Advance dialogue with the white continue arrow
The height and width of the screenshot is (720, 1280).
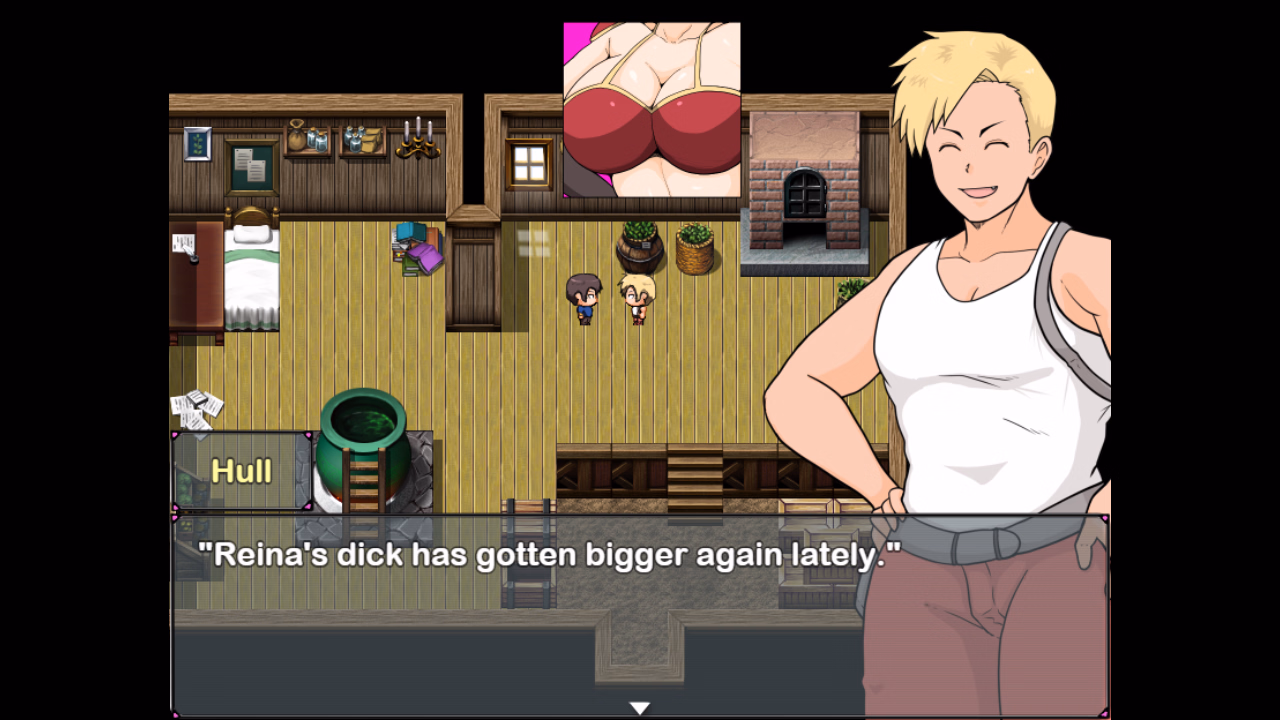pyautogui.click(x=640, y=708)
